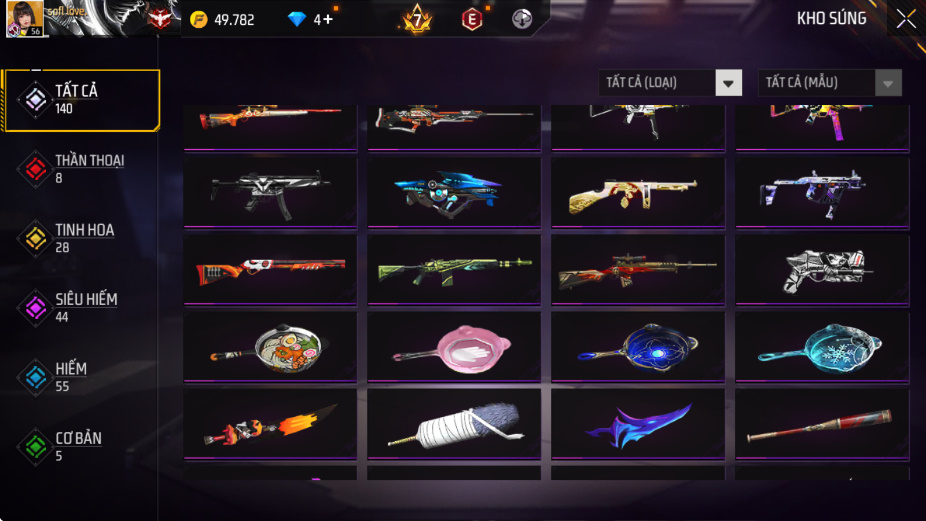Viewport: 926px width, 521px height.
Task: Select the icy snowflake frying pan
Action: tap(821, 347)
